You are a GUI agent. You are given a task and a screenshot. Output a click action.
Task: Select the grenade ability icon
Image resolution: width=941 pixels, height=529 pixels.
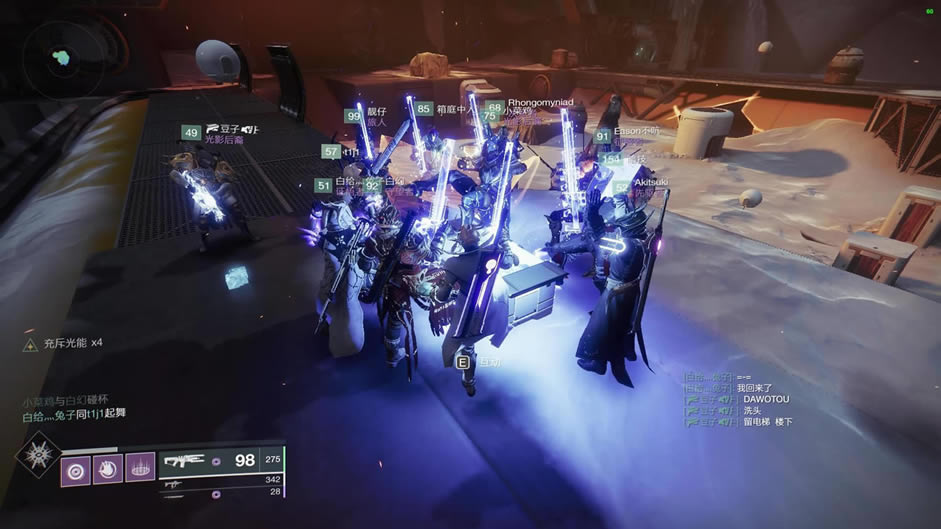pyautogui.click(x=77, y=469)
